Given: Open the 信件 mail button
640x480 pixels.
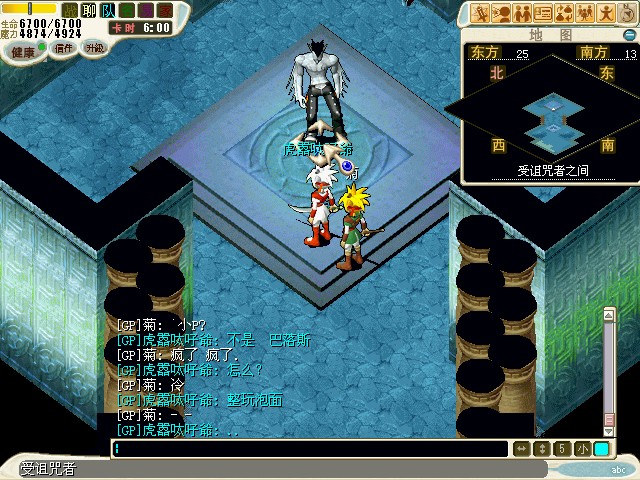Looking at the screenshot, I should click(x=63, y=47).
